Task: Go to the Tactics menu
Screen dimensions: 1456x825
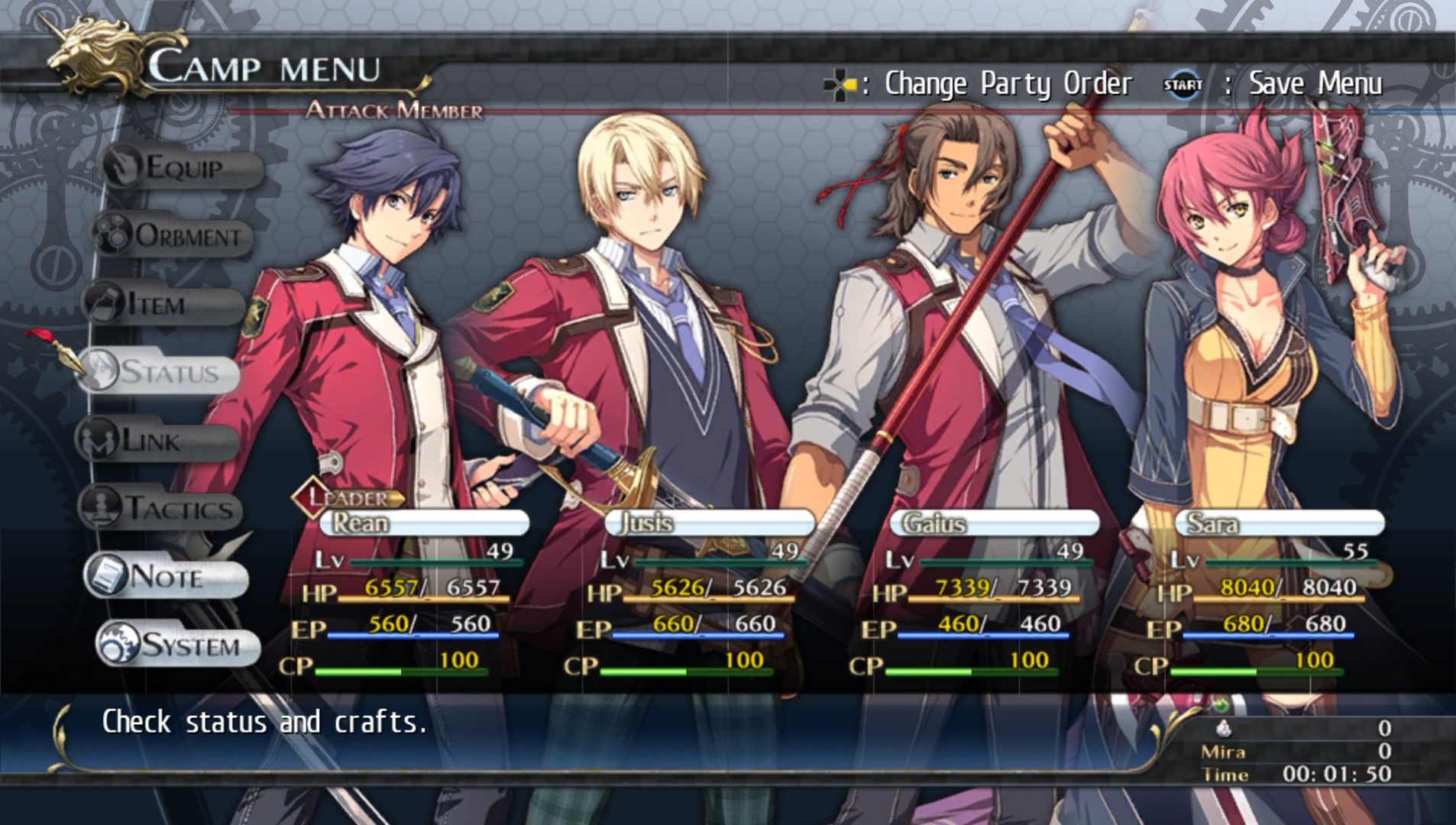Action: click(164, 509)
